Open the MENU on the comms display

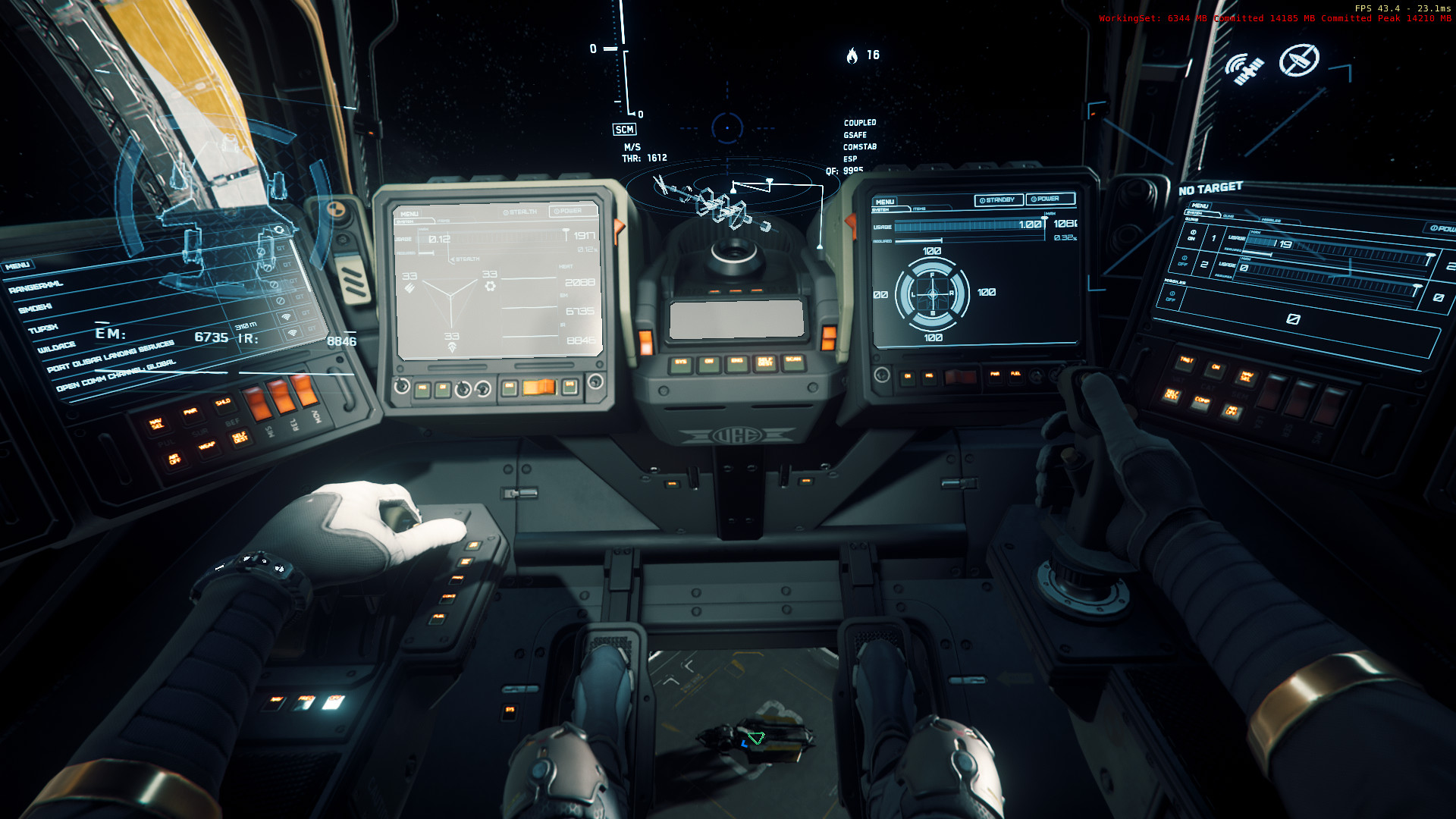point(17,265)
